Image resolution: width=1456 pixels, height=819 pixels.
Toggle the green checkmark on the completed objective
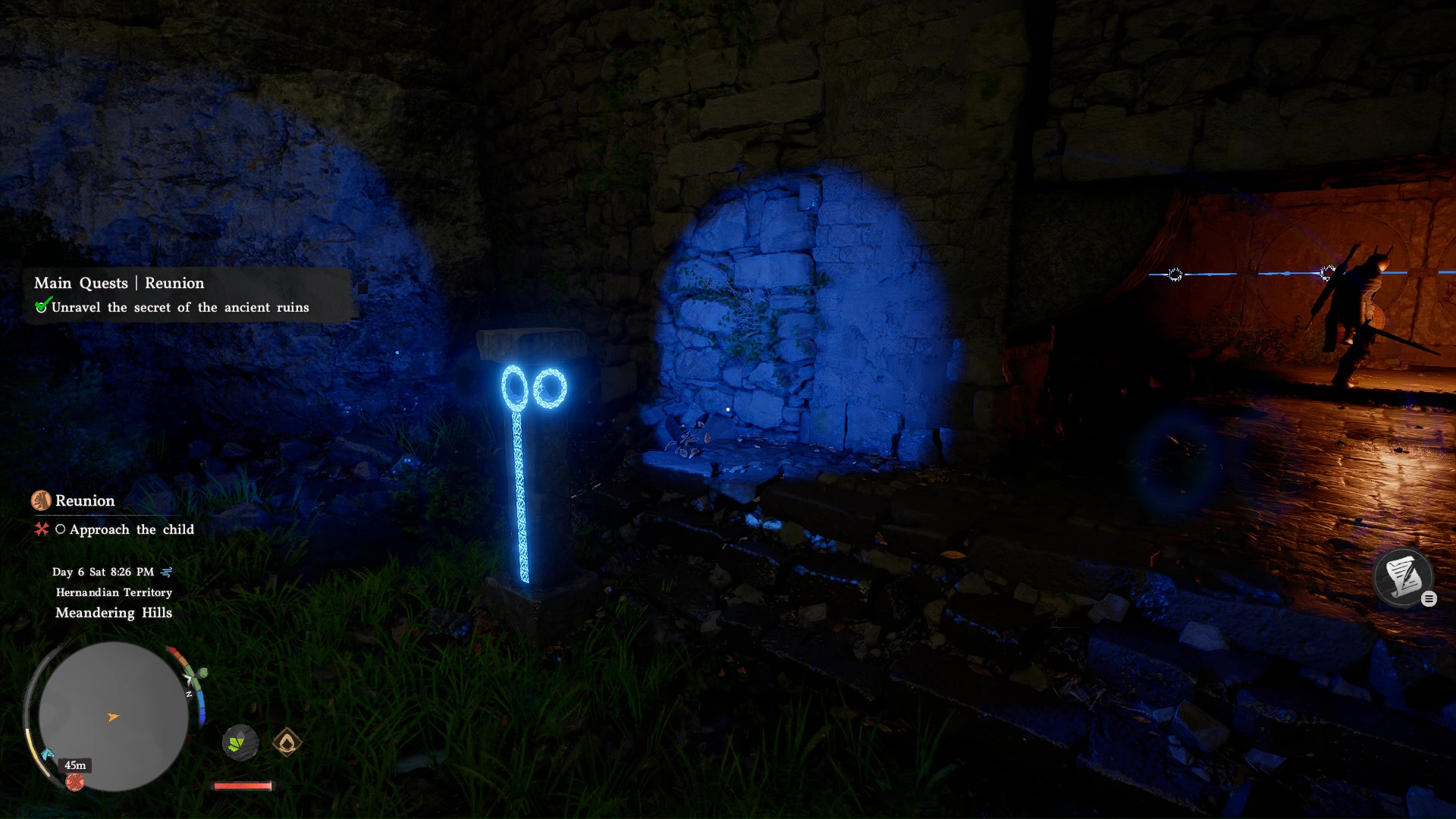[x=44, y=306]
